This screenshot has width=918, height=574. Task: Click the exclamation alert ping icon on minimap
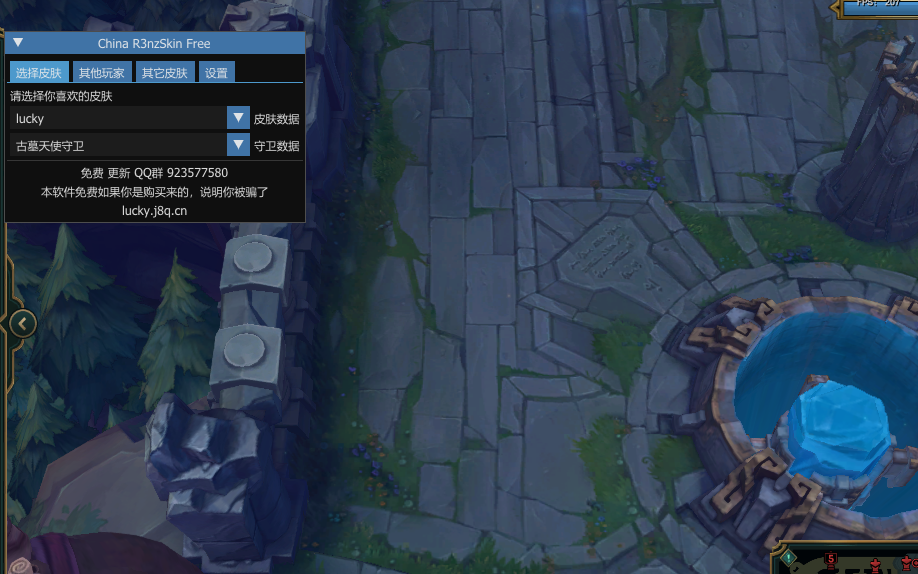click(x=788, y=558)
